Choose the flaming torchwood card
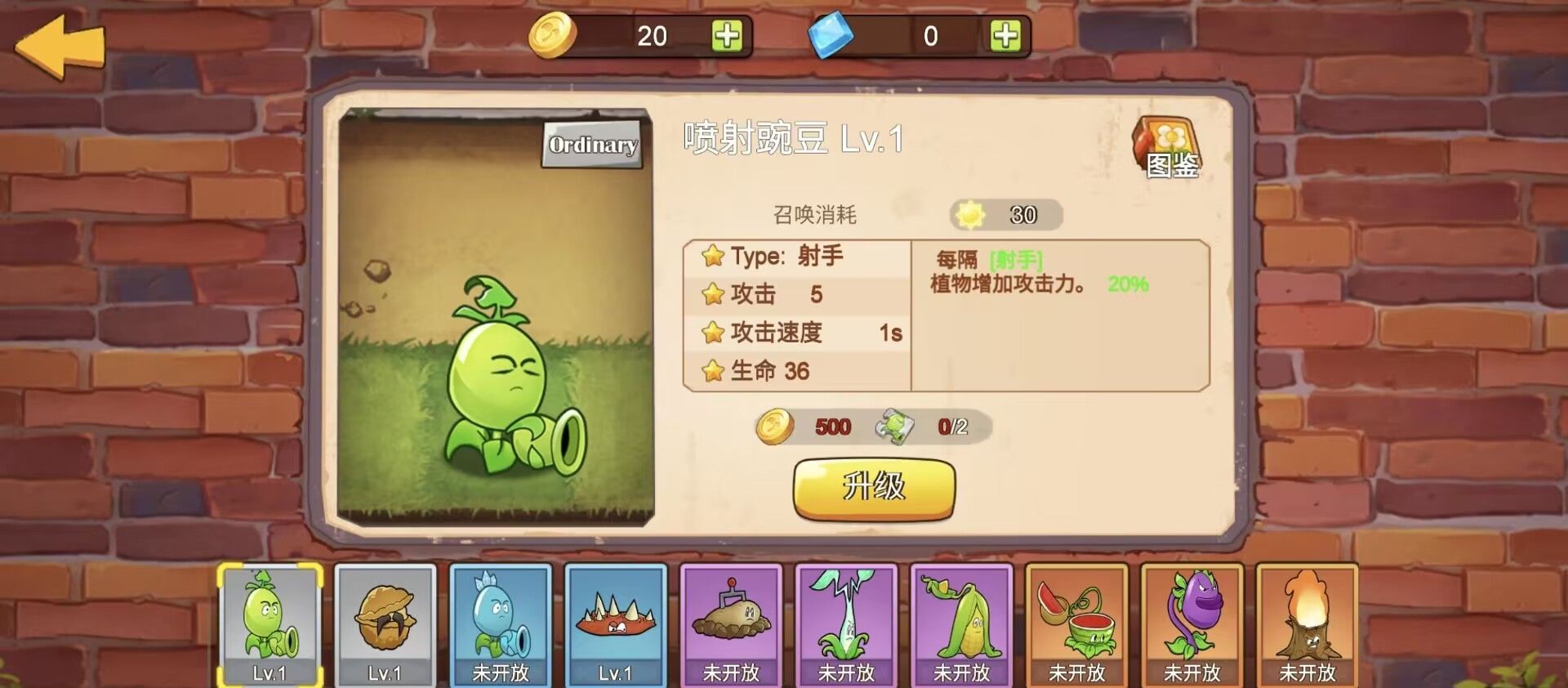This screenshot has height=688, width=1568. click(x=1307, y=625)
